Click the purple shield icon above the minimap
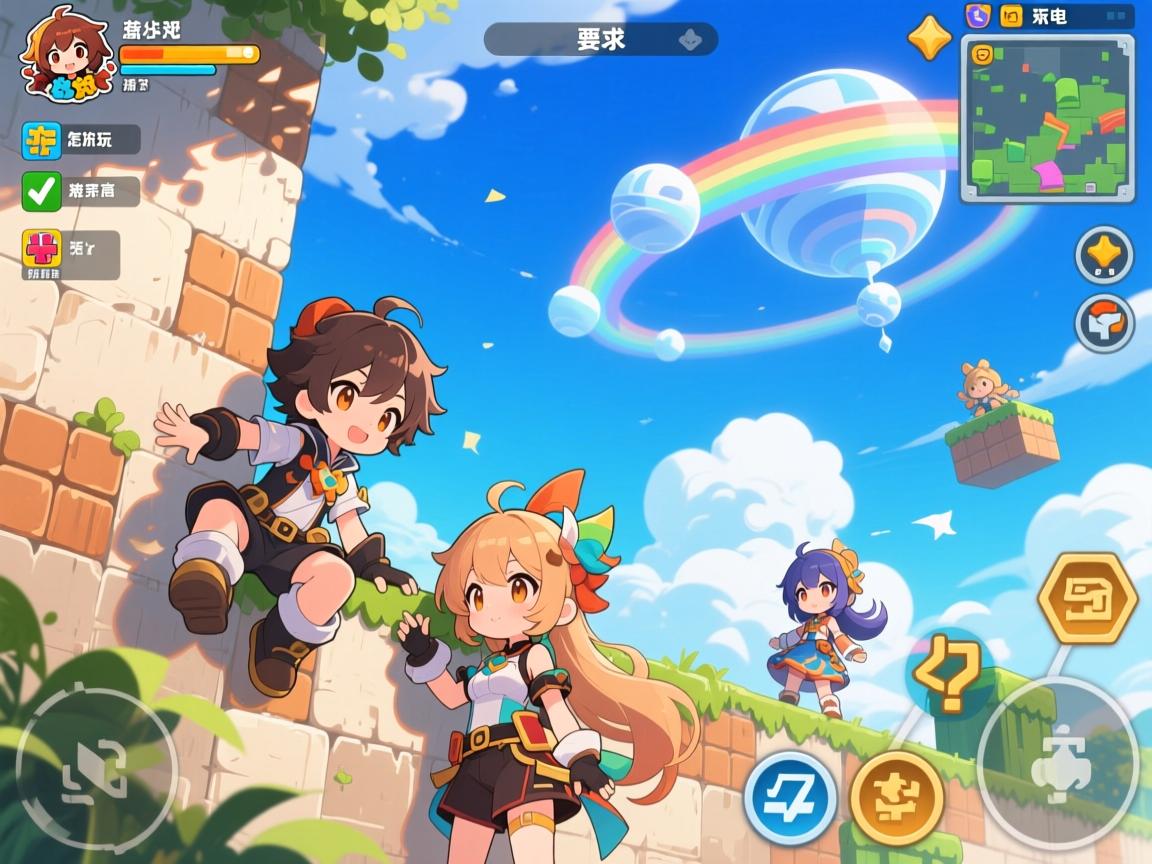Image resolution: width=1152 pixels, height=864 pixels. 978,16
